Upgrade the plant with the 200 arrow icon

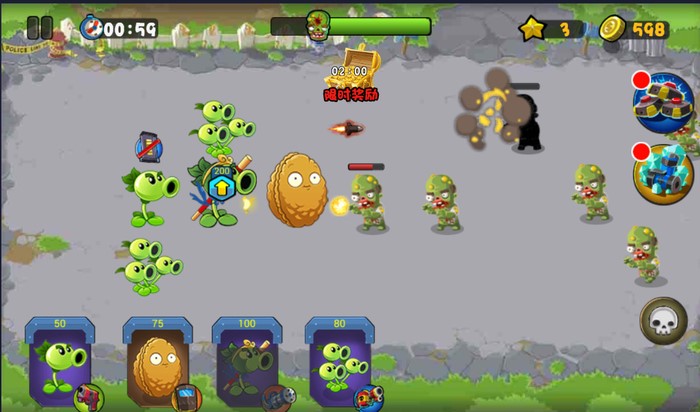tap(219, 183)
